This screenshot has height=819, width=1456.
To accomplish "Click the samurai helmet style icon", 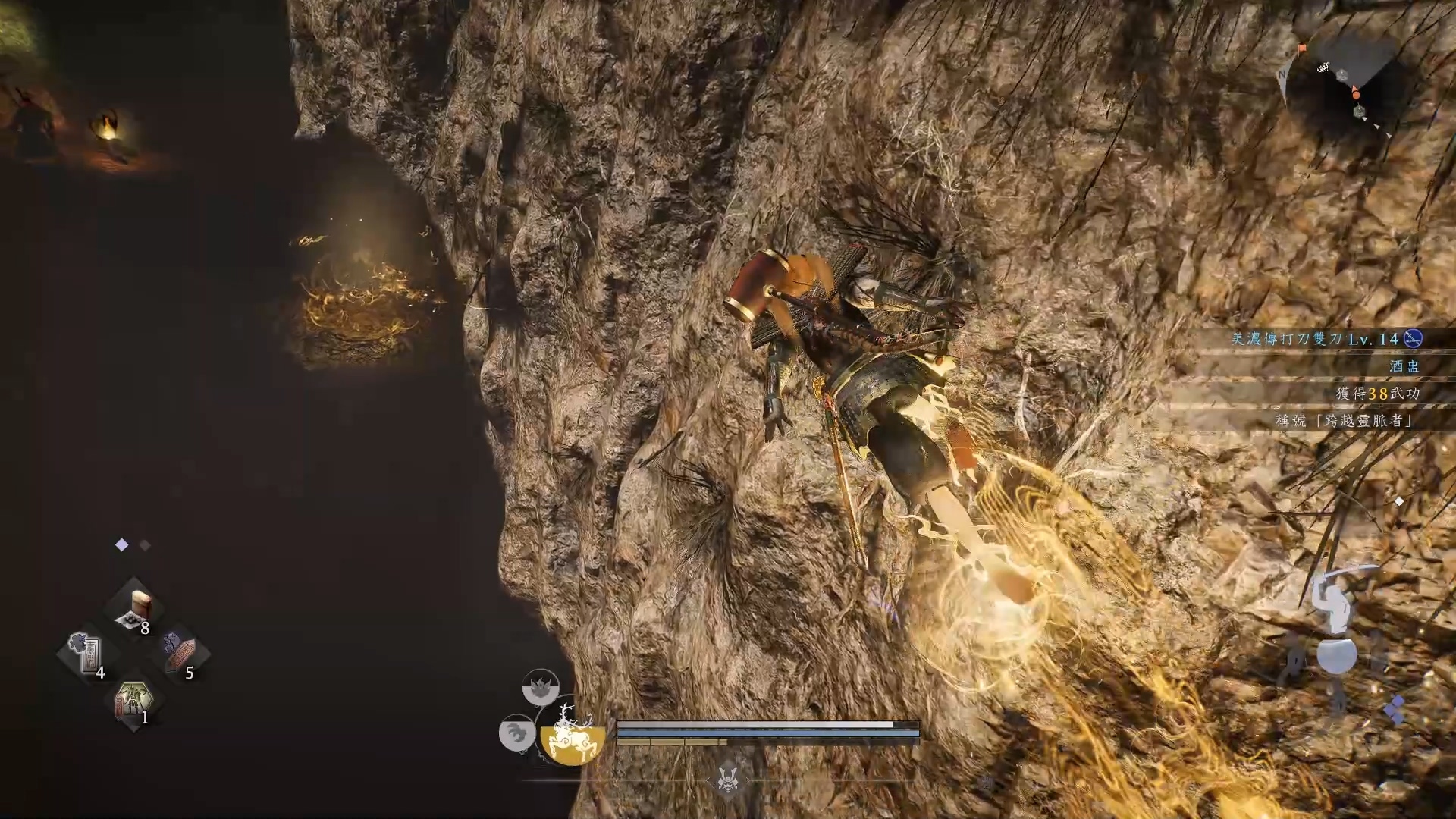I will (728, 779).
